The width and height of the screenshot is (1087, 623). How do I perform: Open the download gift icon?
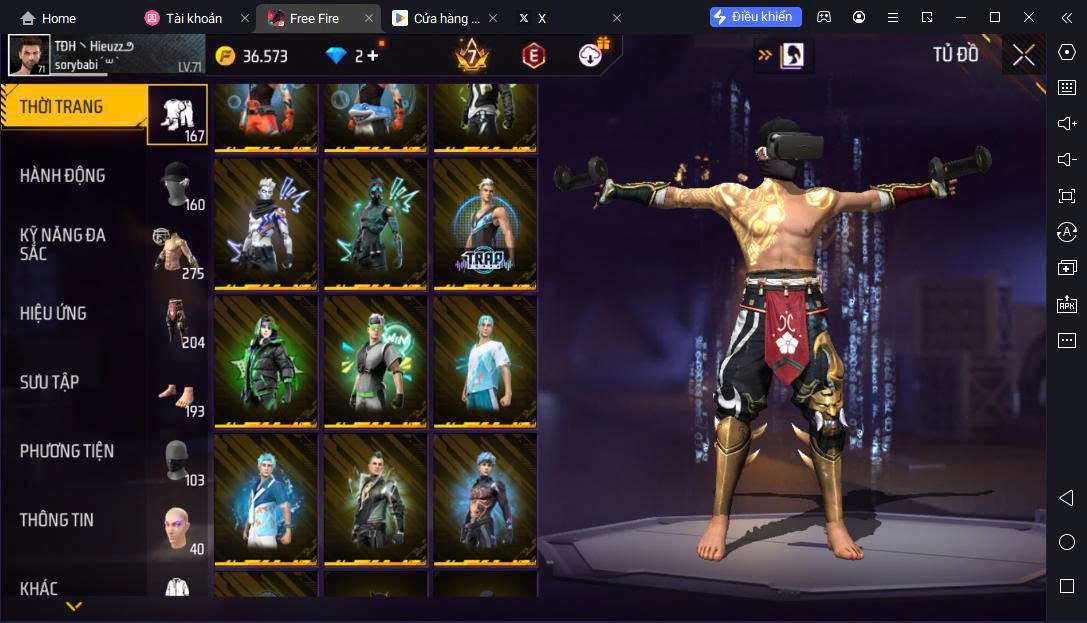coord(594,54)
